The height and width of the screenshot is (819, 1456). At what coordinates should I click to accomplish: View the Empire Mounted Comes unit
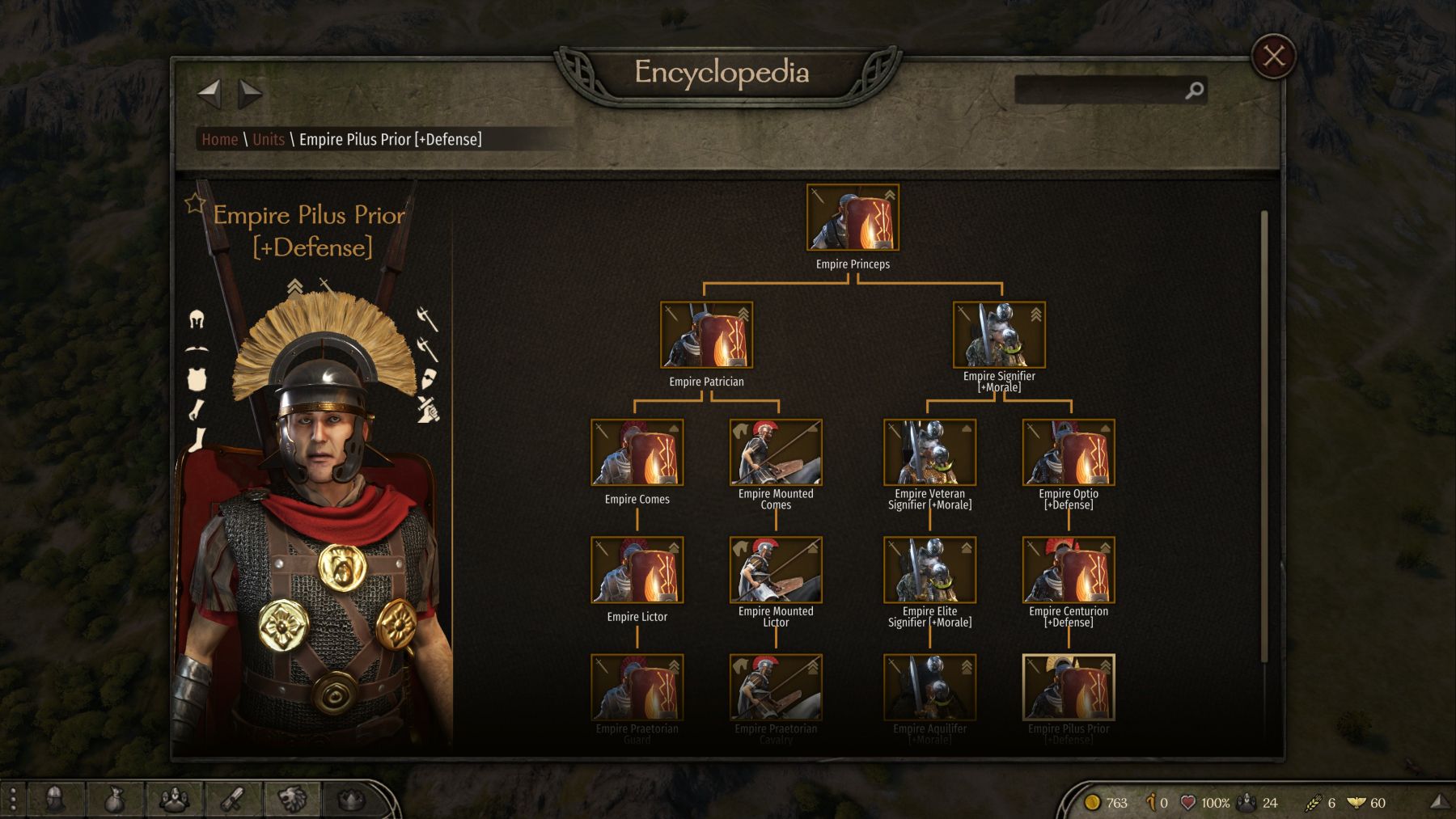click(776, 453)
